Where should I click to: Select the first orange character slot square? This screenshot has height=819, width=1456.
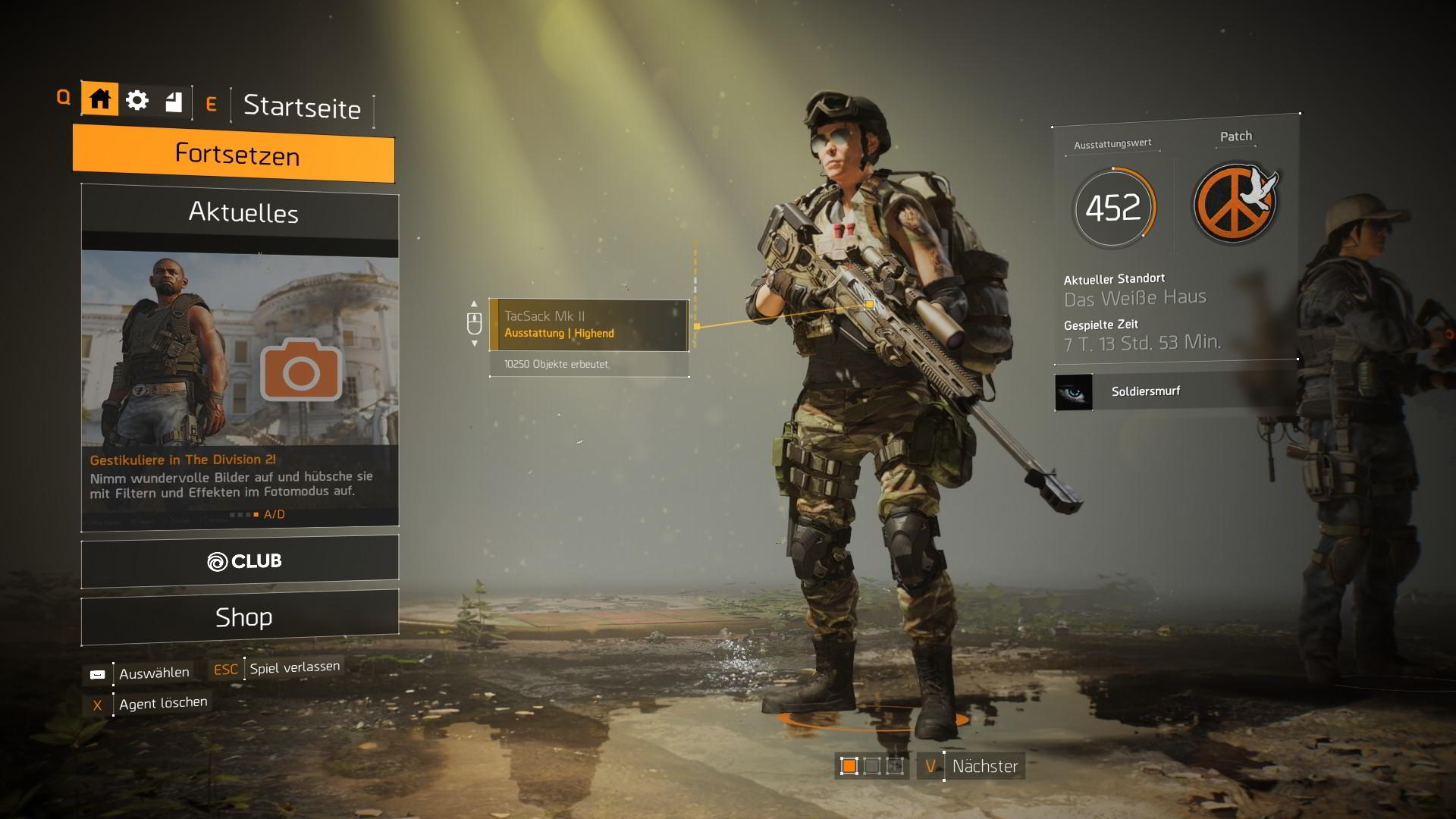coord(848,767)
